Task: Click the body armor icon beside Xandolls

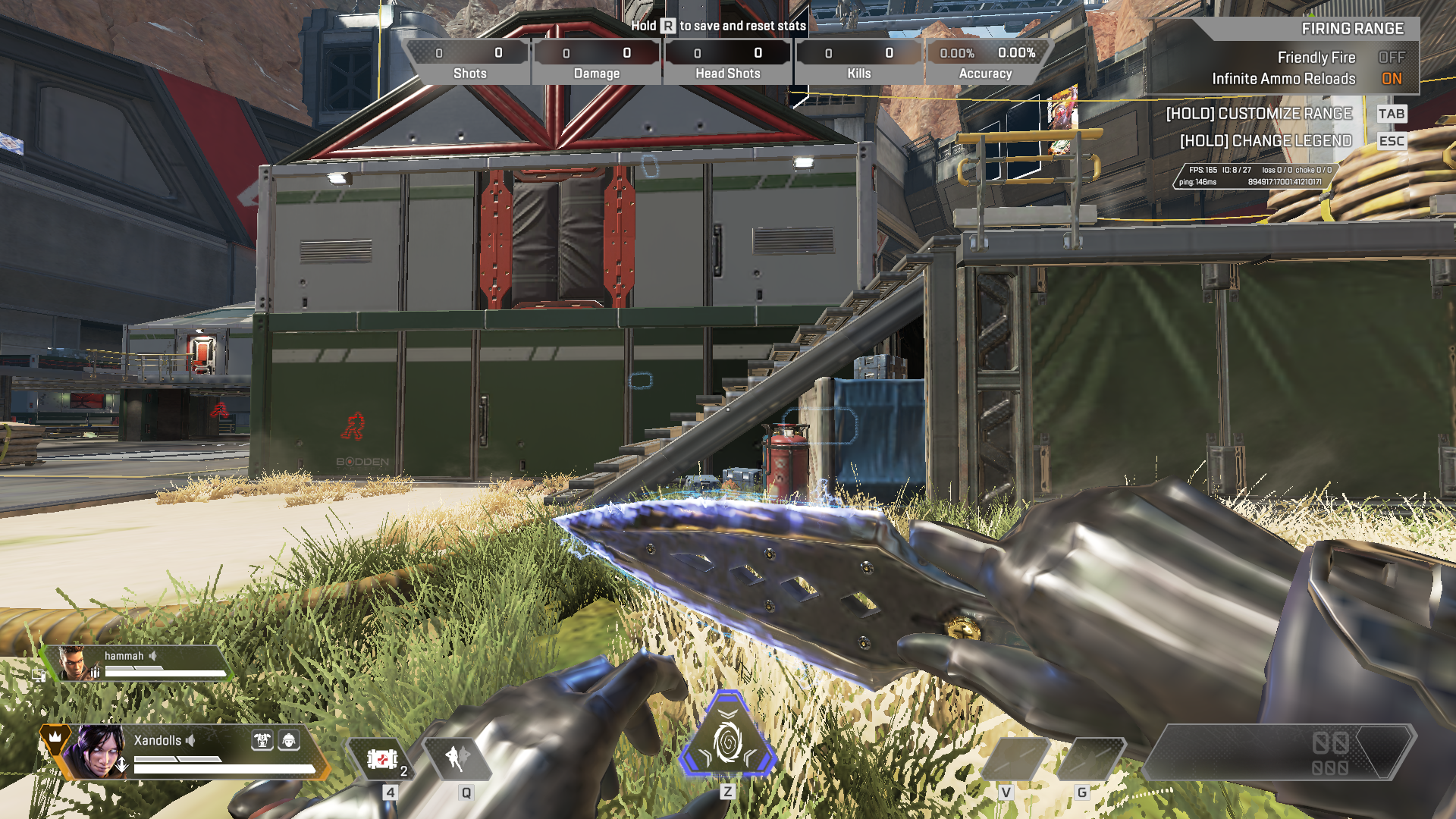Action: tap(262, 740)
